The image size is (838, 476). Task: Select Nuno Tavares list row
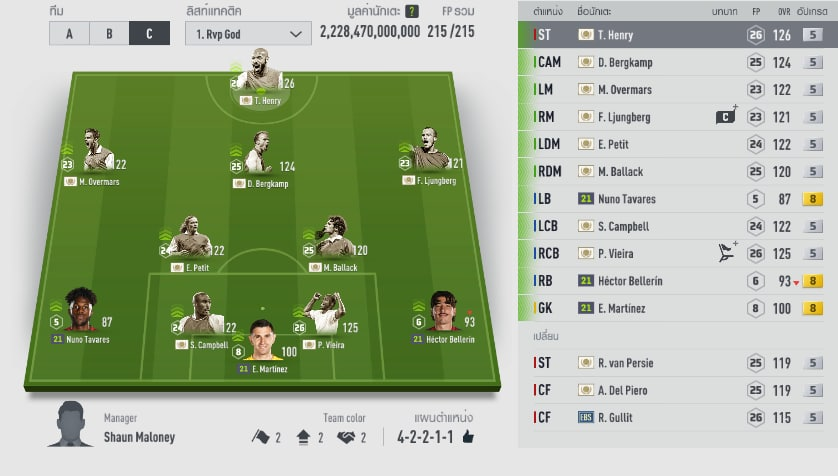coord(678,199)
